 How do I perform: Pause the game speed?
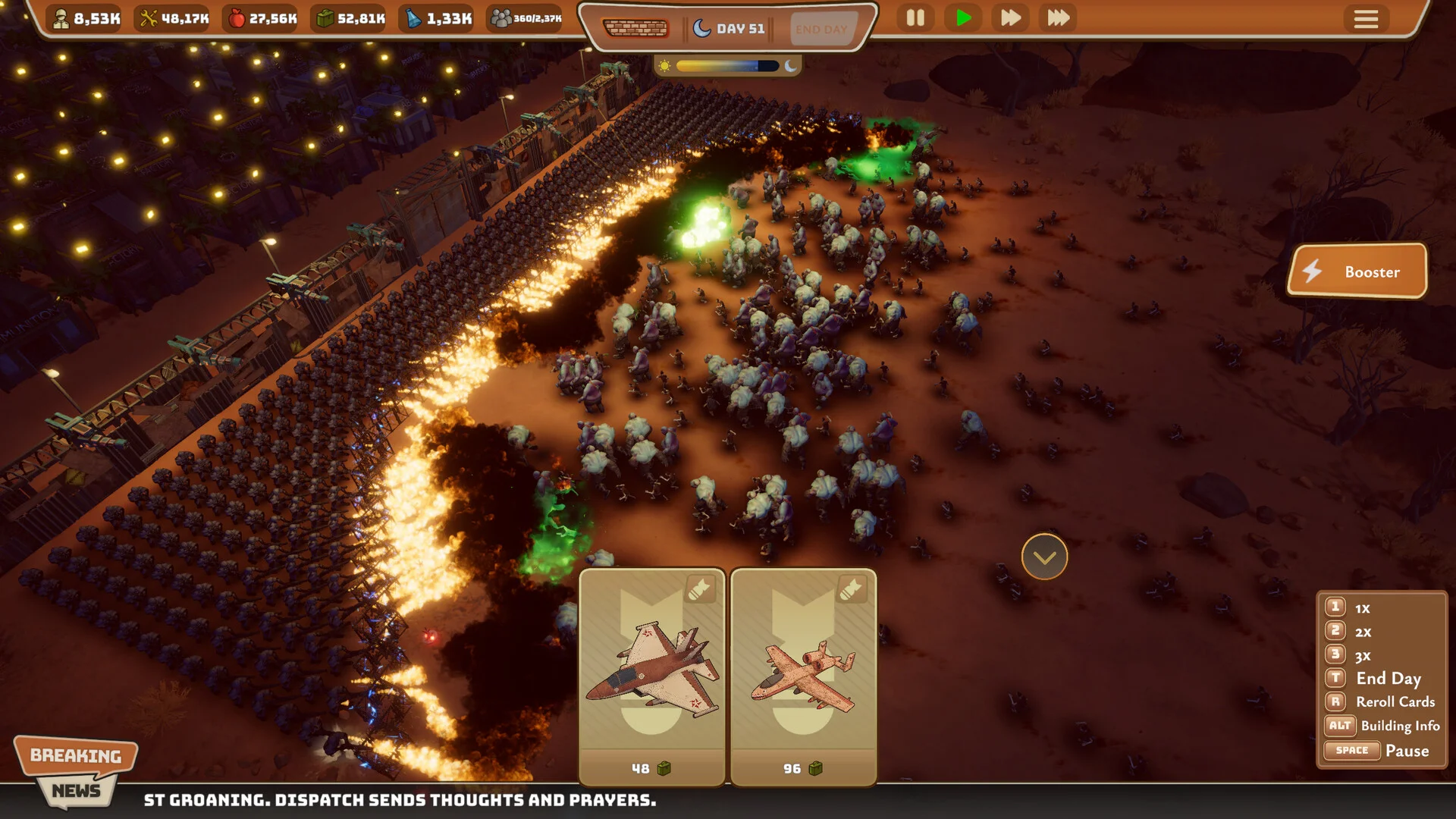point(915,18)
